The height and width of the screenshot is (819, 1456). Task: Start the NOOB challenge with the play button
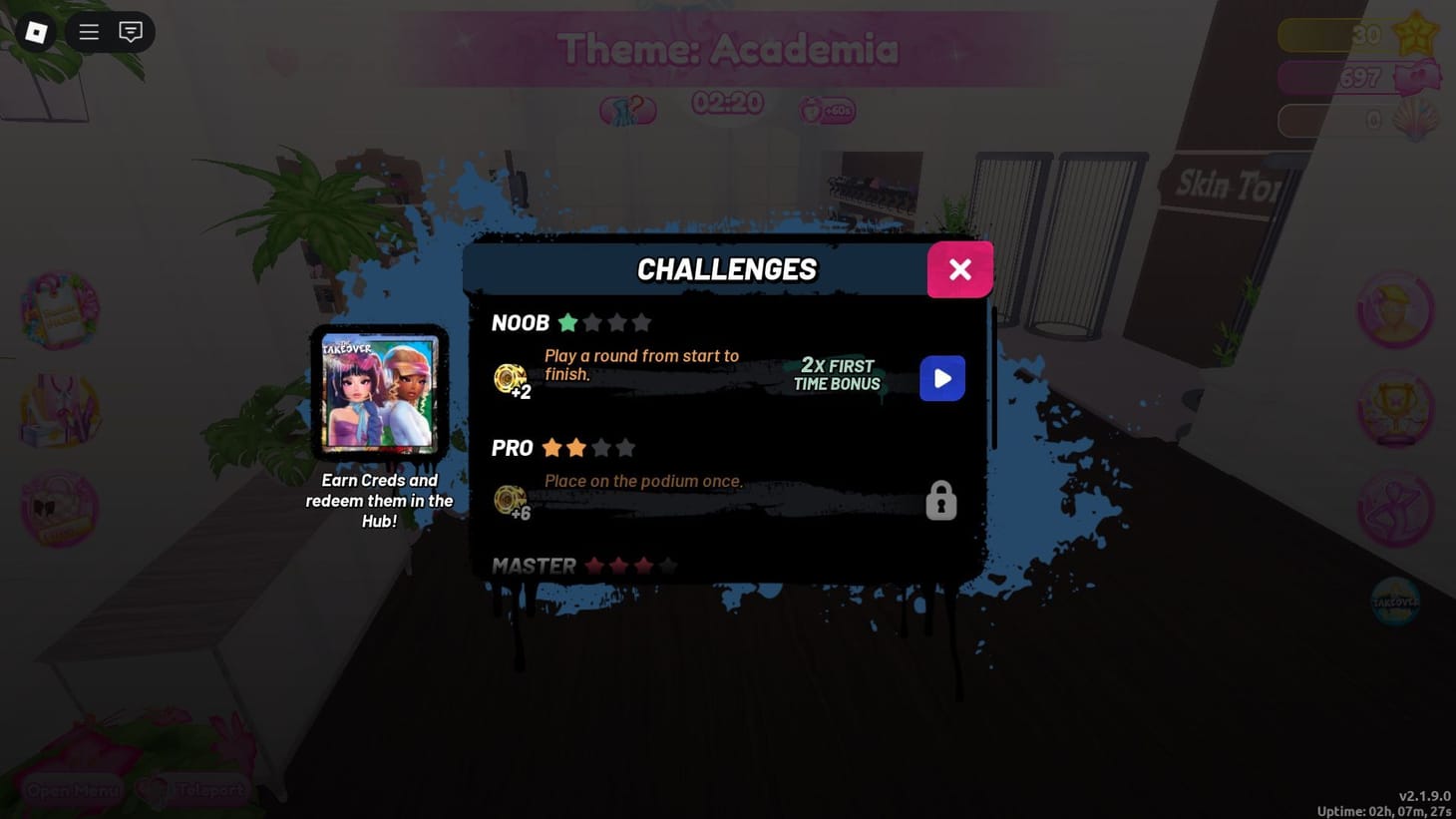coord(941,378)
